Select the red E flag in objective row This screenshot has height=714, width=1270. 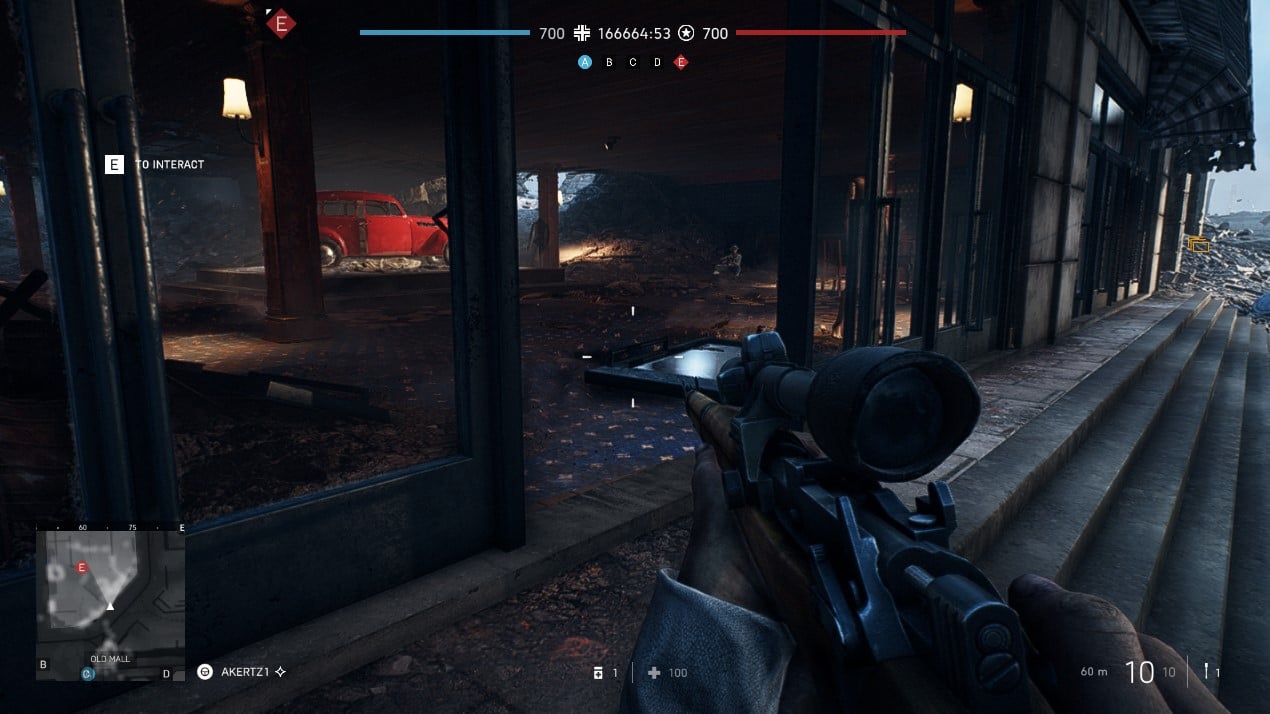pos(681,62)
